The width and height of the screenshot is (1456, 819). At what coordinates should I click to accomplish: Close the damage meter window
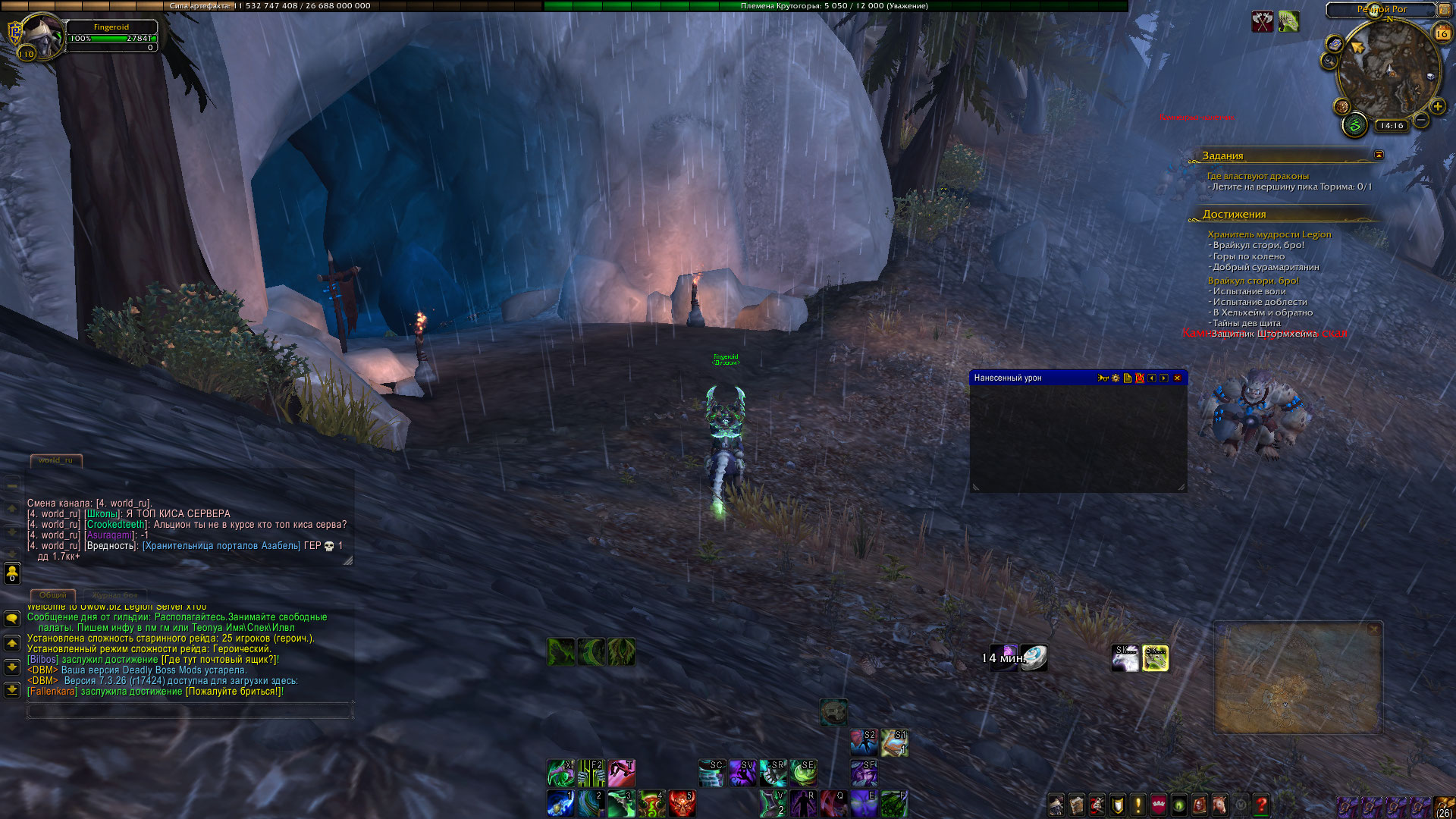[1177, 378]
